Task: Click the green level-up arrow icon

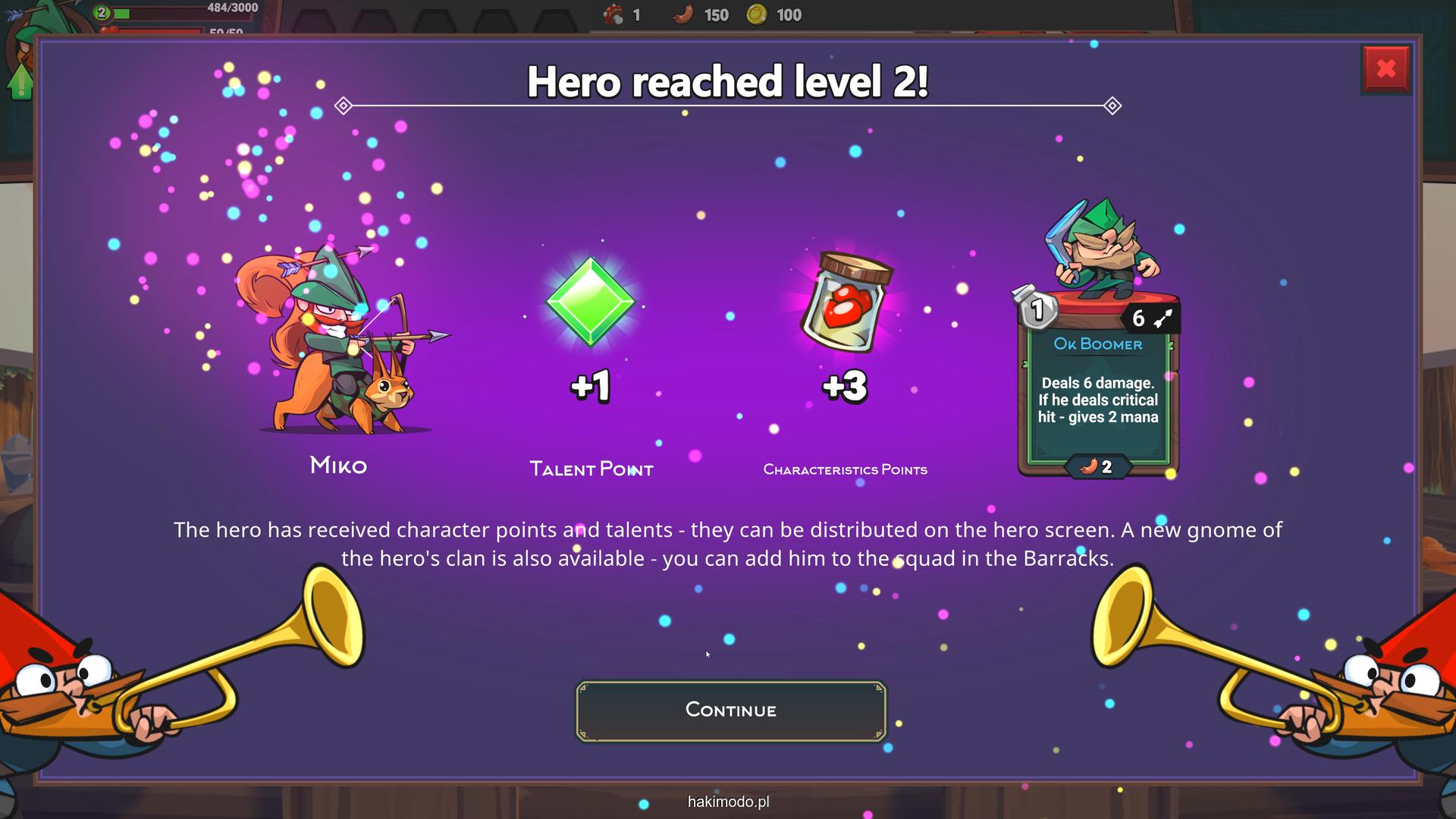Action: [20, 81]
